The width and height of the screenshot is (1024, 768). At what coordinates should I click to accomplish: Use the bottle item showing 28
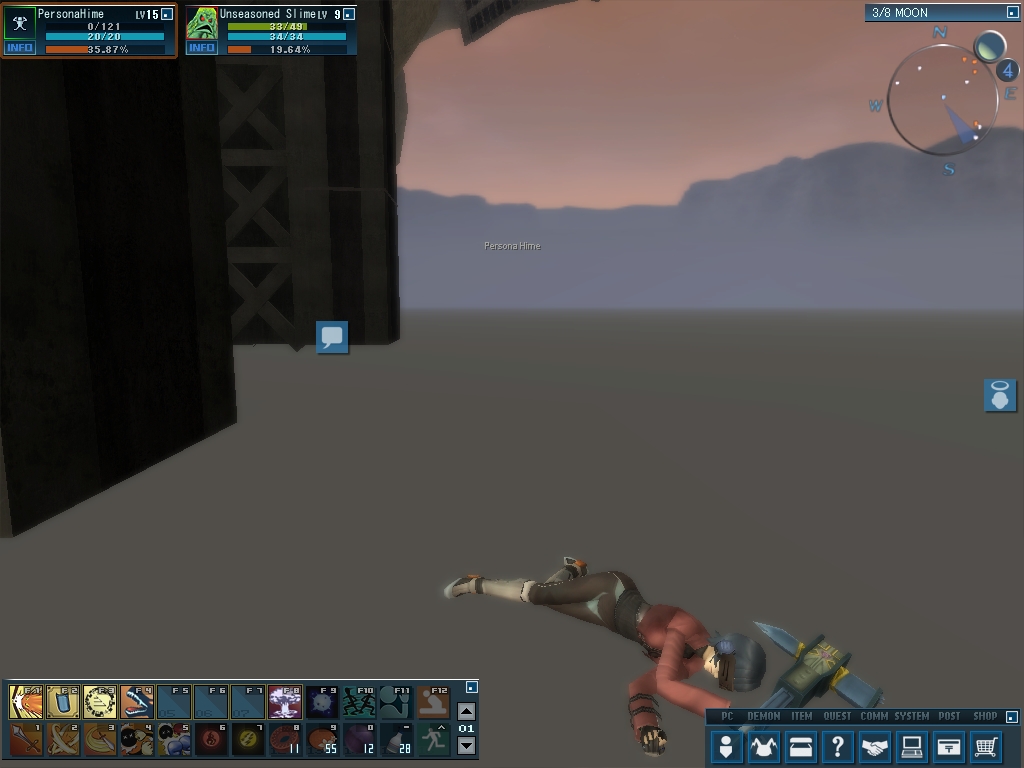pos(396,739)
